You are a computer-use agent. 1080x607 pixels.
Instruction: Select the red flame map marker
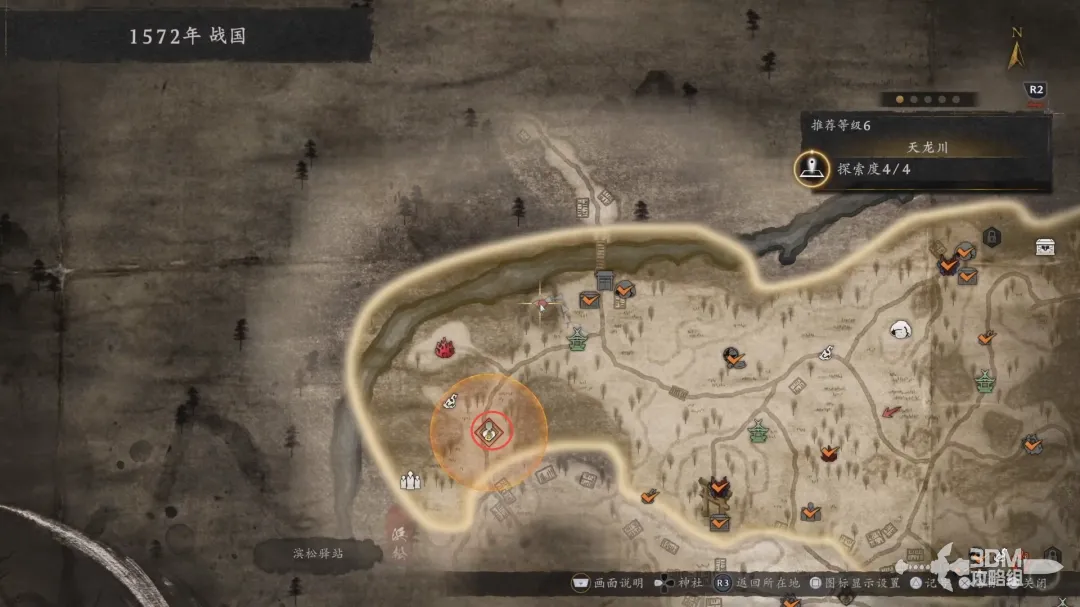[445, 347]
